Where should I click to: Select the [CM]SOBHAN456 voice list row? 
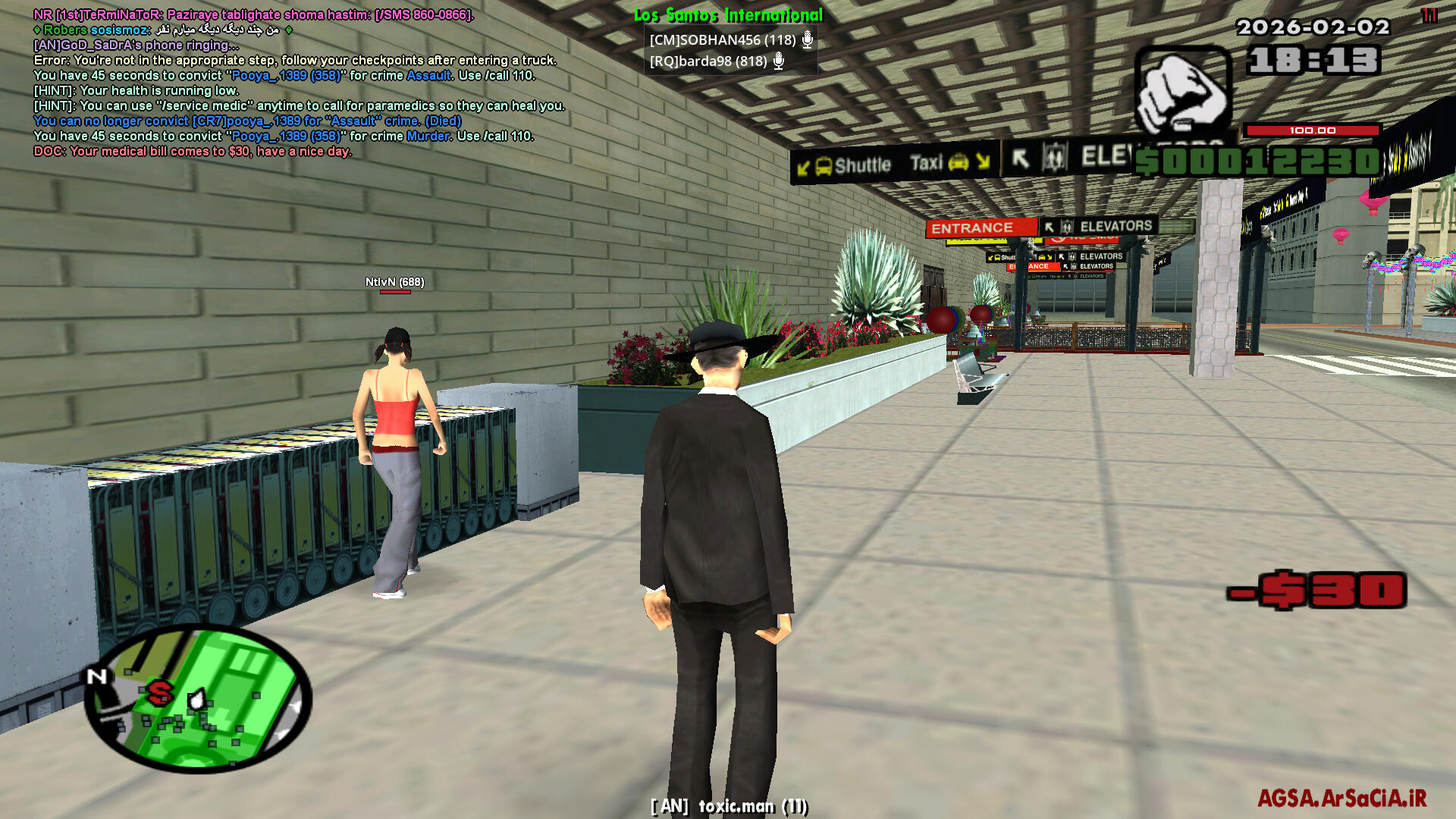(x=723, y=39)
